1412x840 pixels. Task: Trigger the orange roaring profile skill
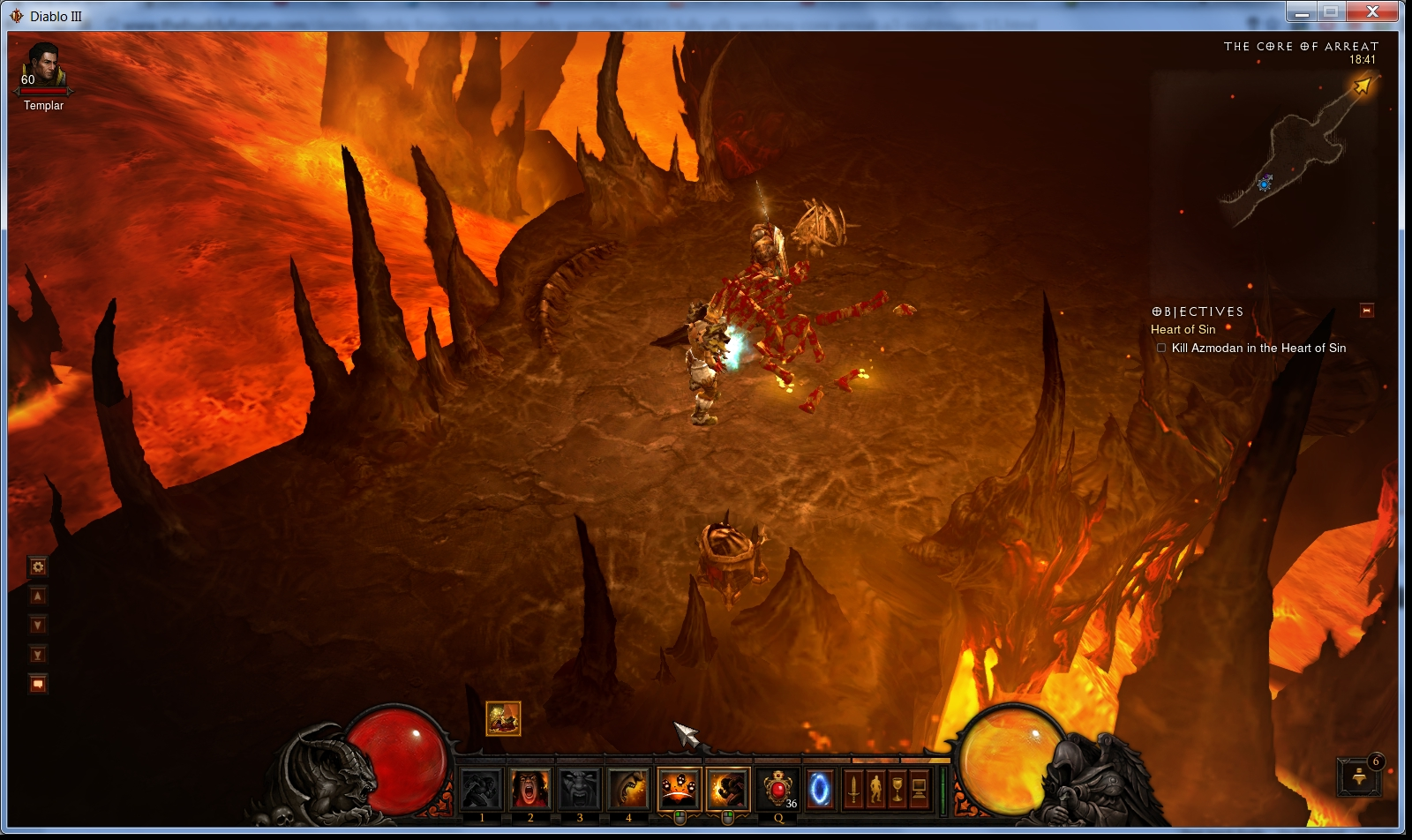click(628, 788)
